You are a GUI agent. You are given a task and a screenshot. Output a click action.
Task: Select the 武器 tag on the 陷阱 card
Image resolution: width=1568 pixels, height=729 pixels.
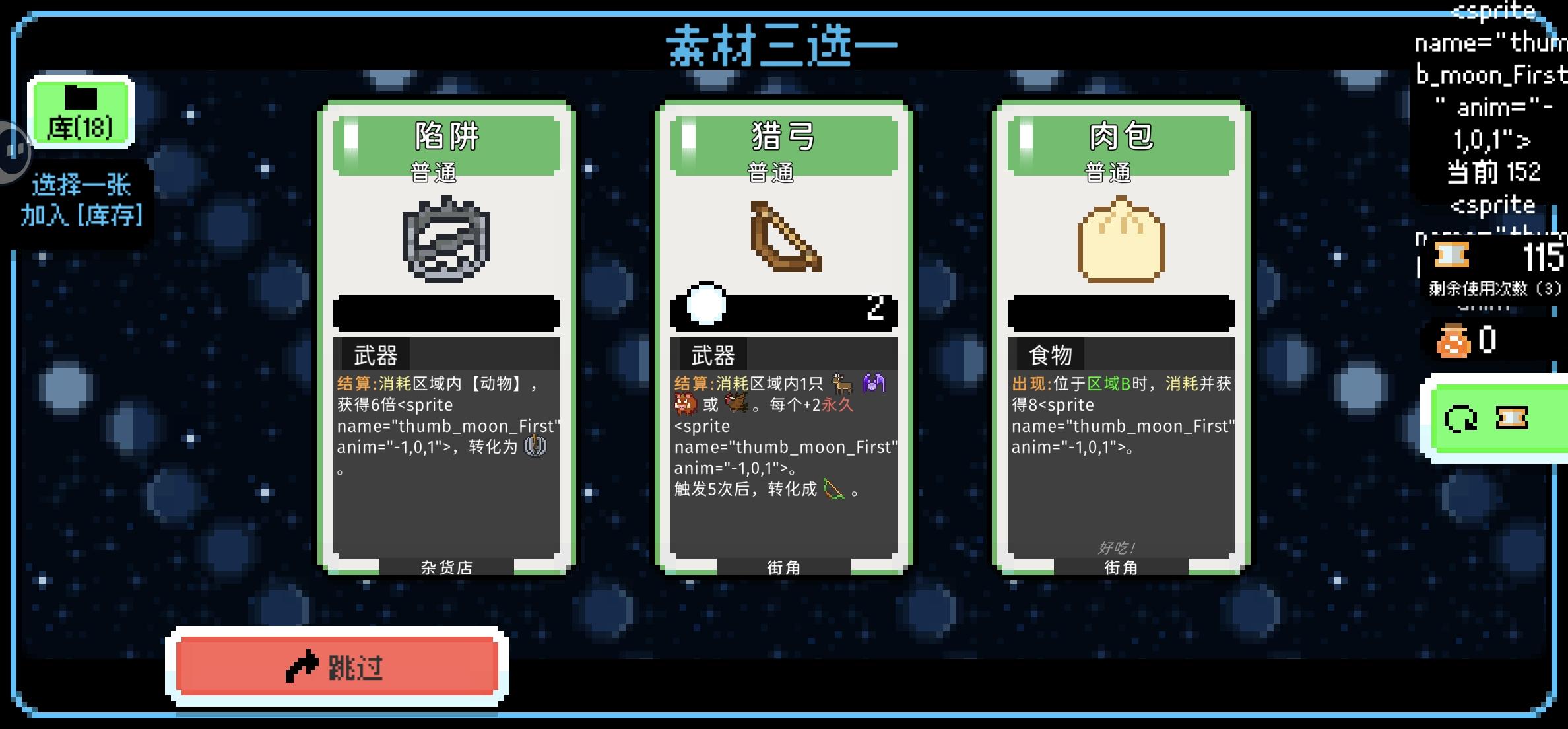374,354
